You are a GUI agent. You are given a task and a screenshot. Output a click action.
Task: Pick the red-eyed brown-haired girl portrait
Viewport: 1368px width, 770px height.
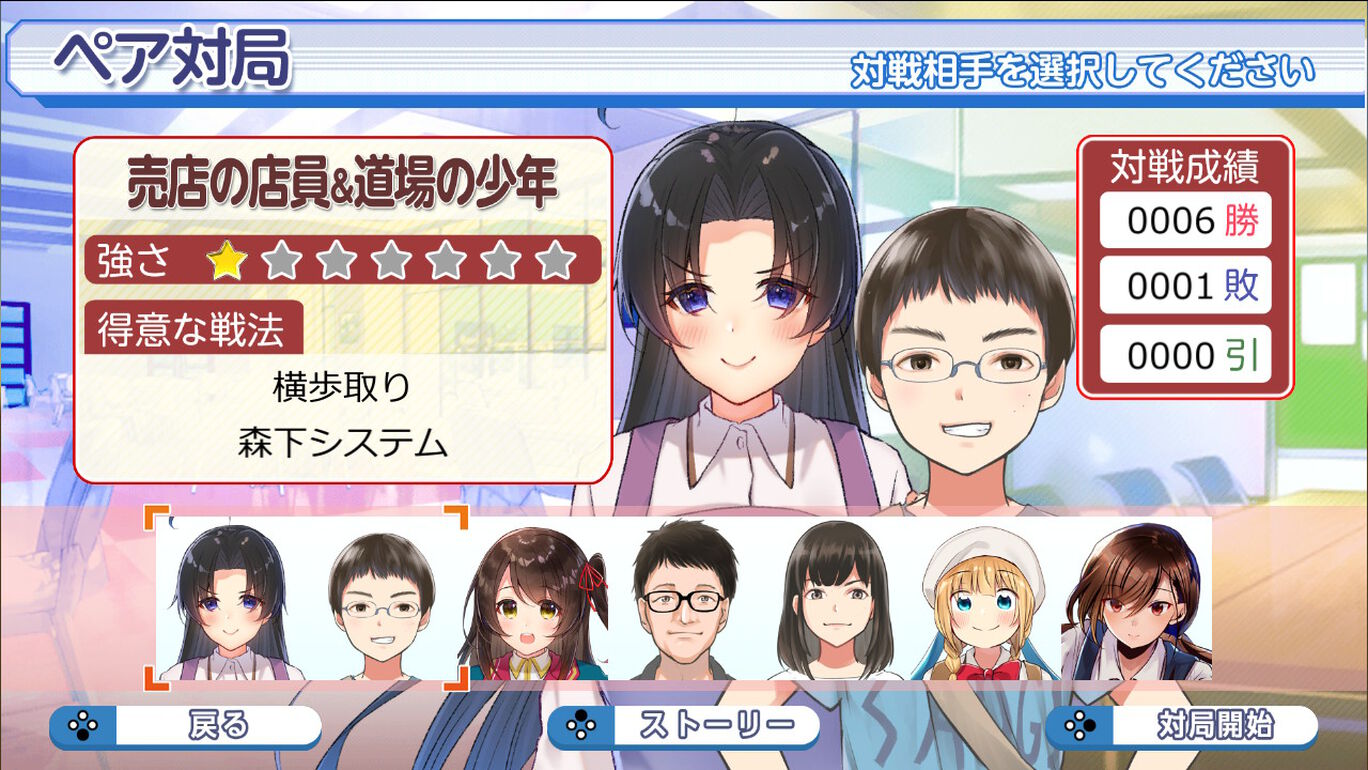point(1136,602)
